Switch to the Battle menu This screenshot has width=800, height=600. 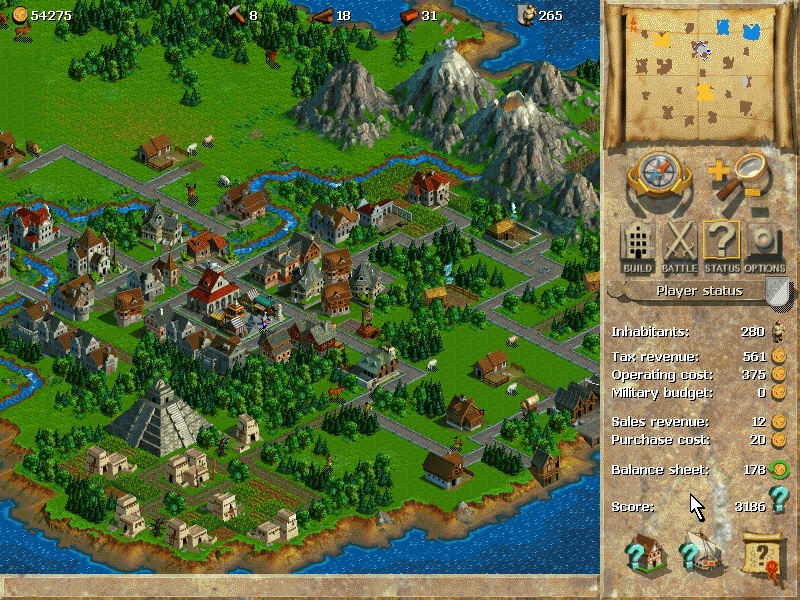click(x=679, y=247)
